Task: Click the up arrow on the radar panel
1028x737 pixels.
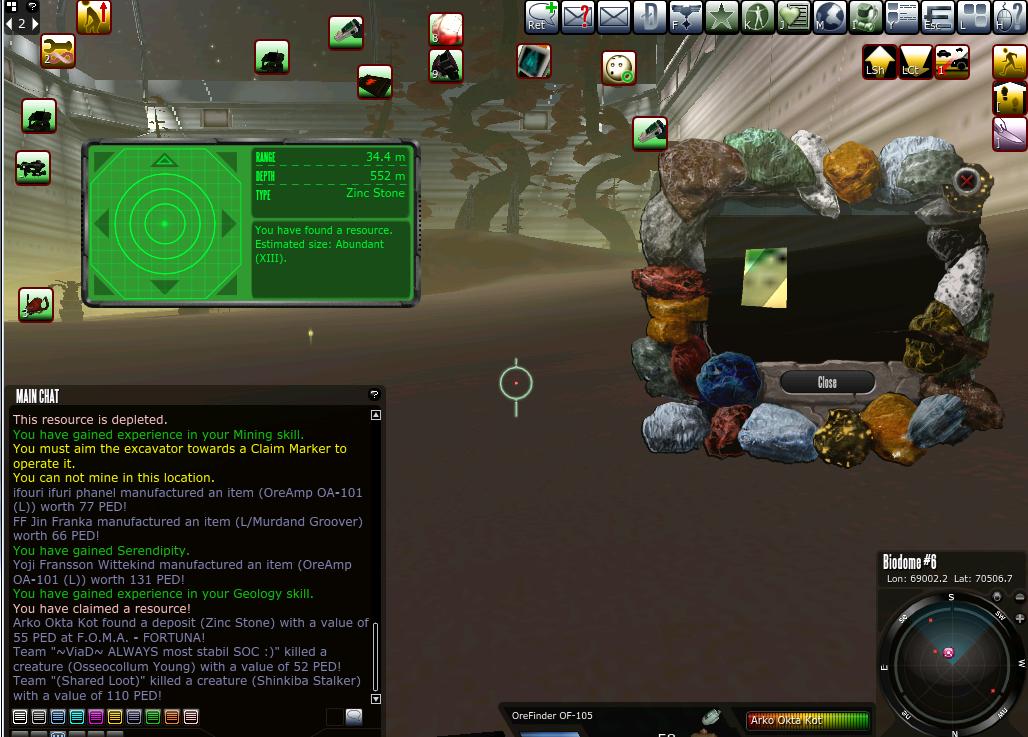Action: click(162, 160)
